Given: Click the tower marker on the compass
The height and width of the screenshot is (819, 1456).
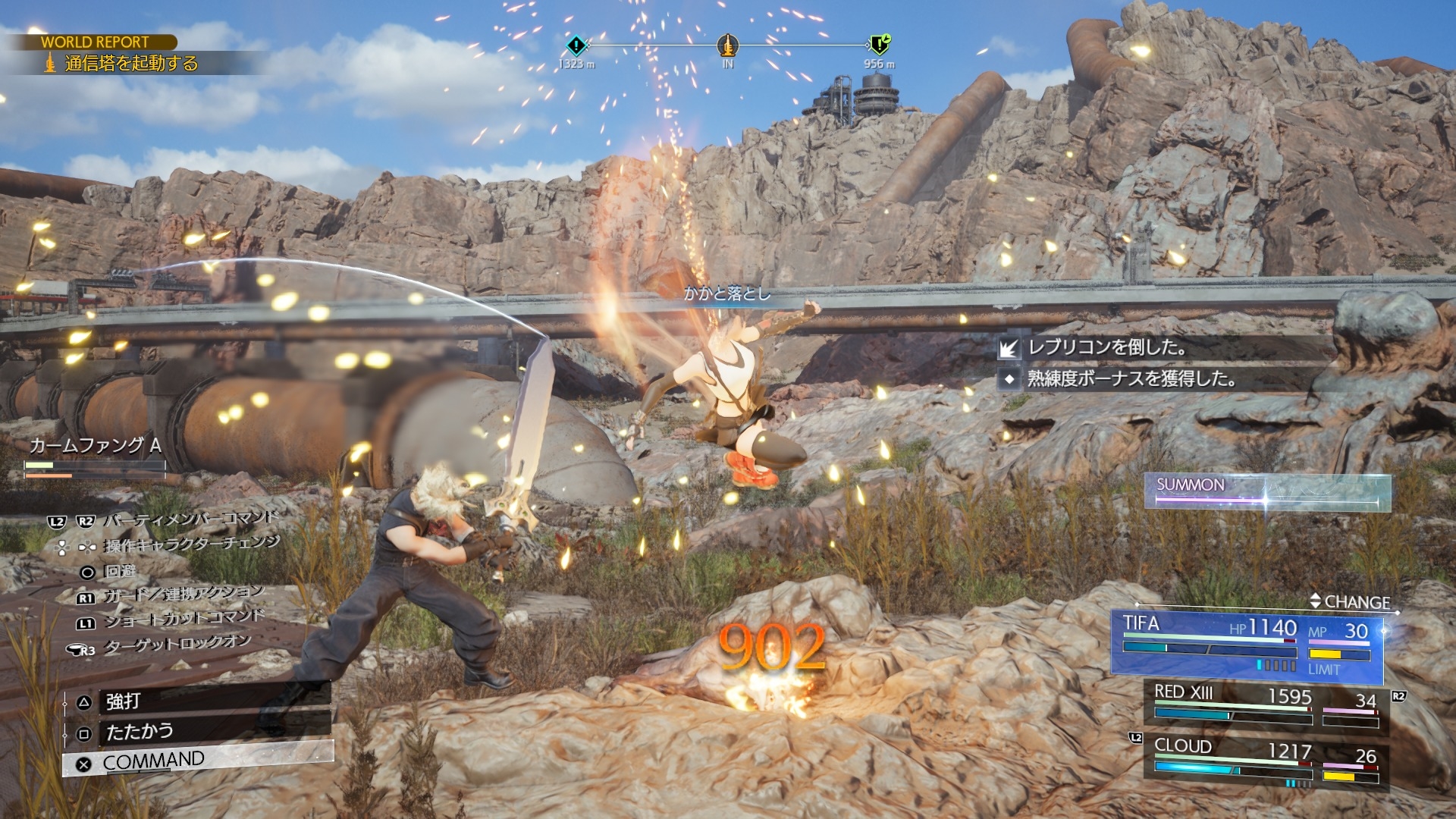Looking at the screenshot, I should click(x=727, y=45).
